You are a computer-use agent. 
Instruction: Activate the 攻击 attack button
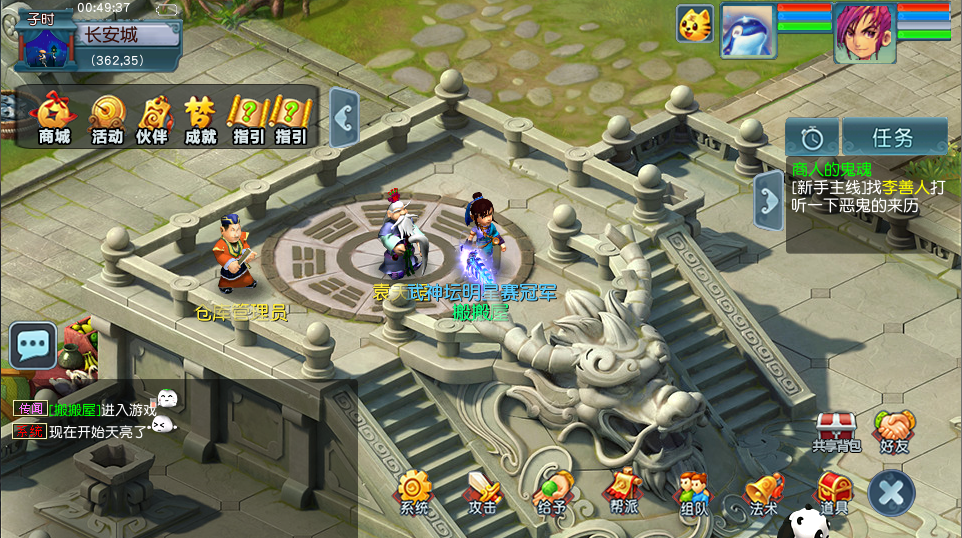point(483,492)
